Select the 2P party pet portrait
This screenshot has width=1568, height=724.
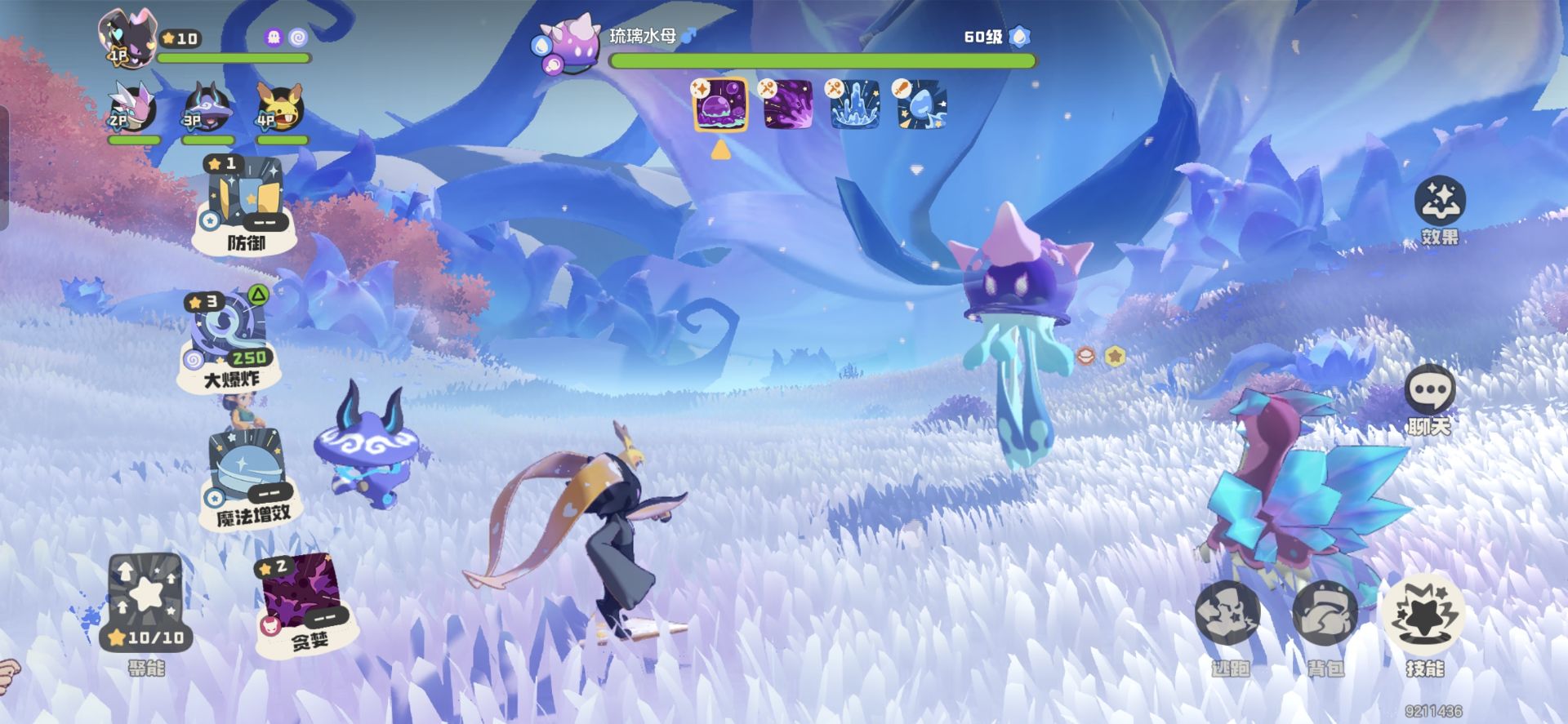(133, 108)
